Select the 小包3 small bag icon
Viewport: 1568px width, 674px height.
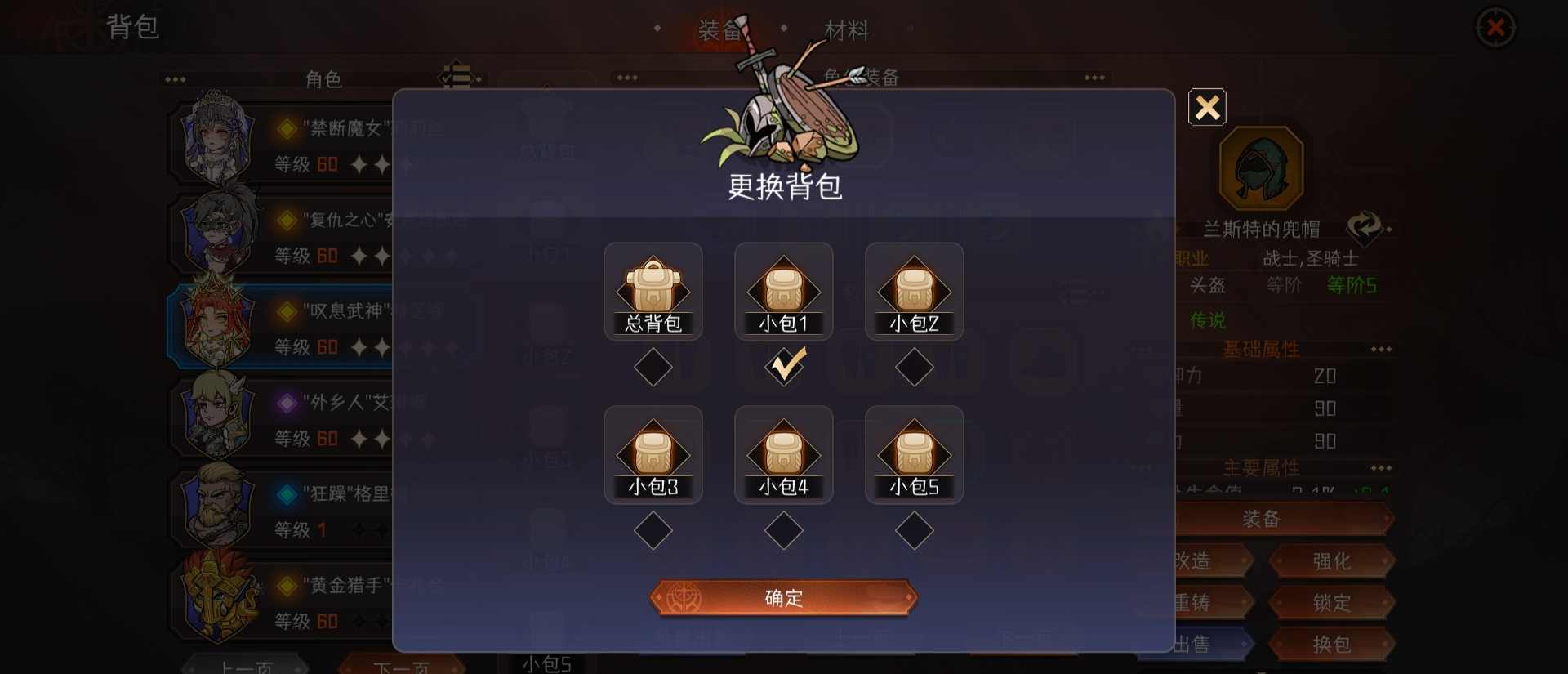(653, 453)
